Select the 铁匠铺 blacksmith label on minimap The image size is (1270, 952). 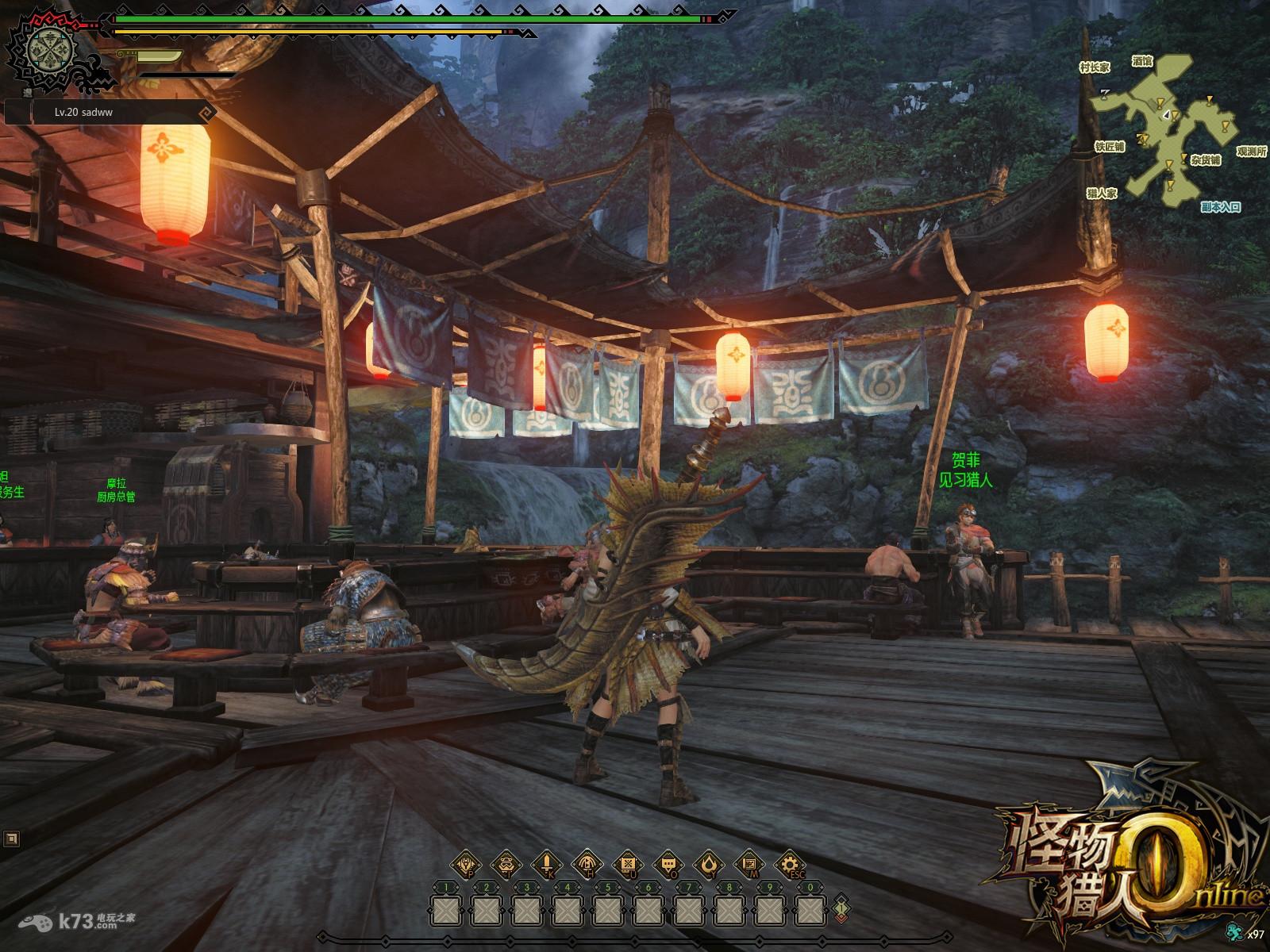[1109, 147]
